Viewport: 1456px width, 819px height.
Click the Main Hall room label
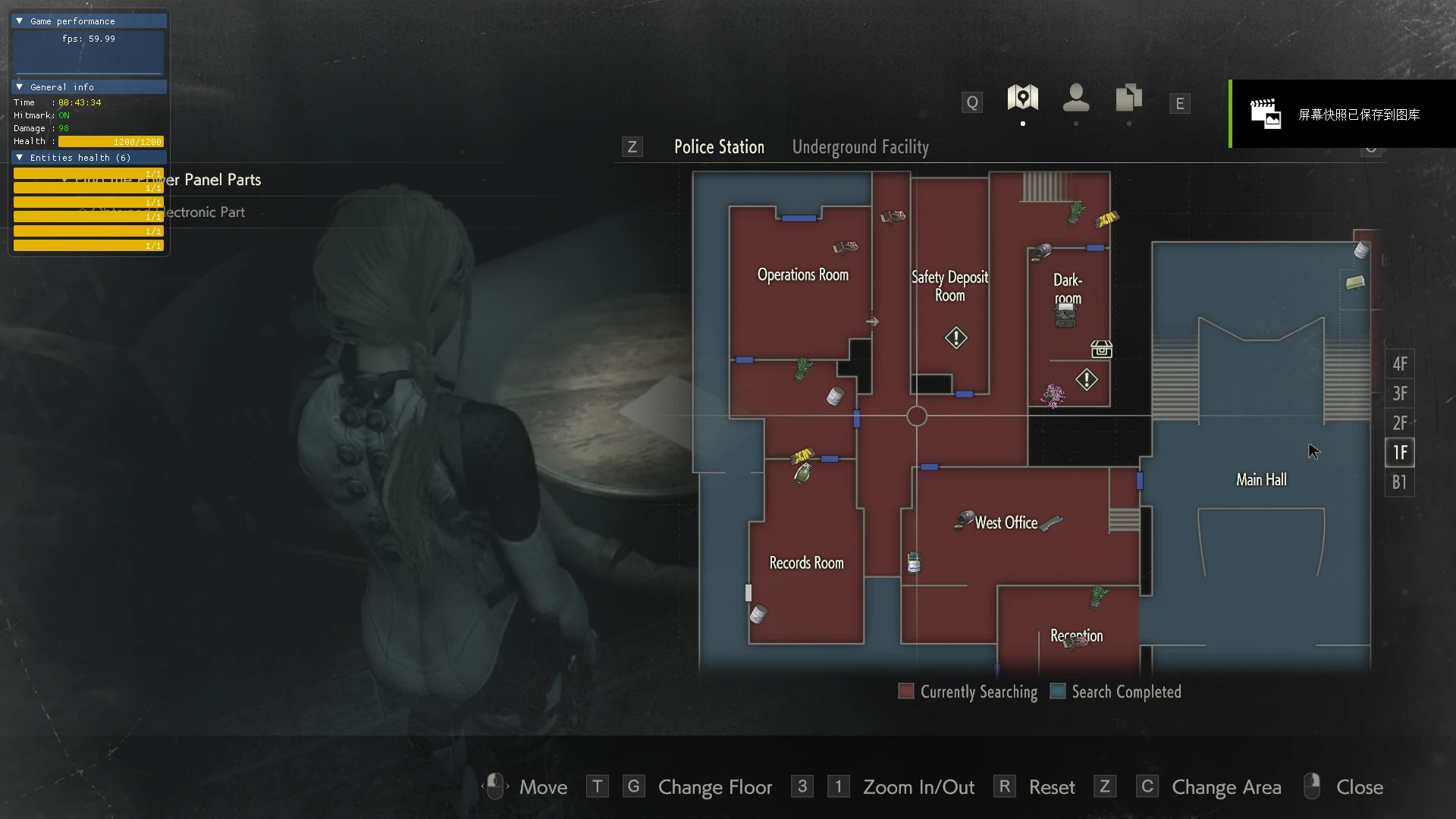[x=1261, y=480]
